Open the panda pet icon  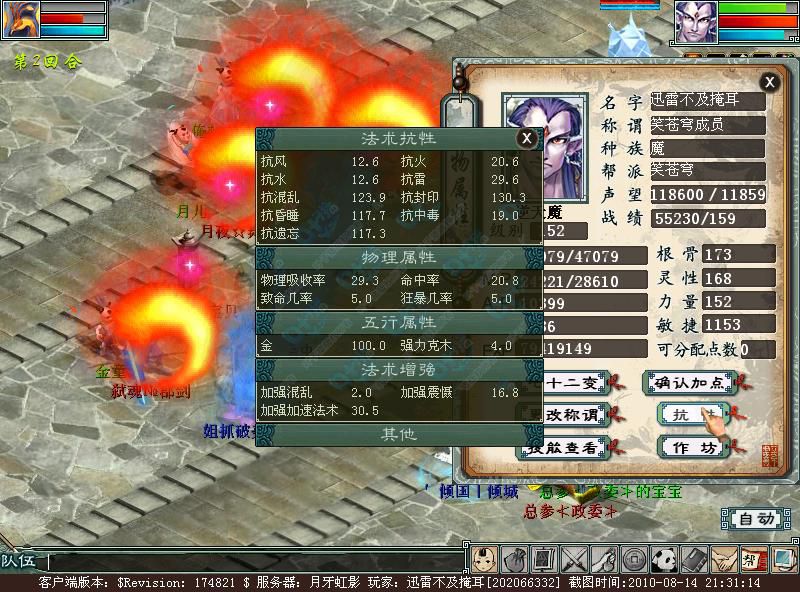click(x=663, y=559)
